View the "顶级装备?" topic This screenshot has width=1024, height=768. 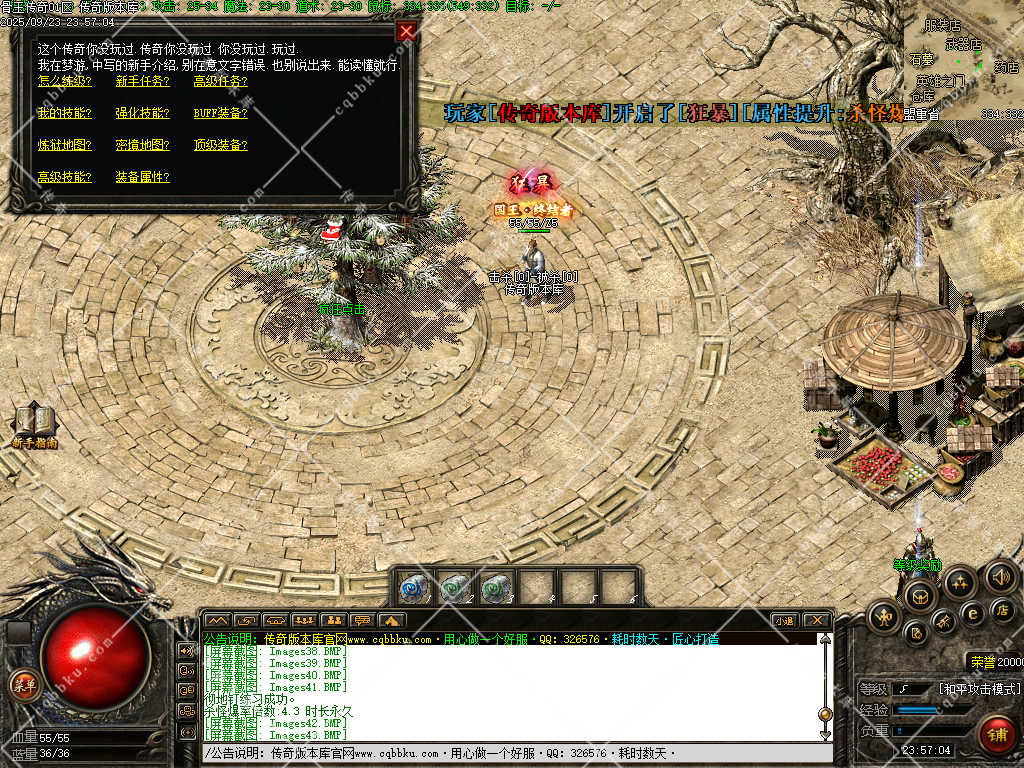point(220,145)
